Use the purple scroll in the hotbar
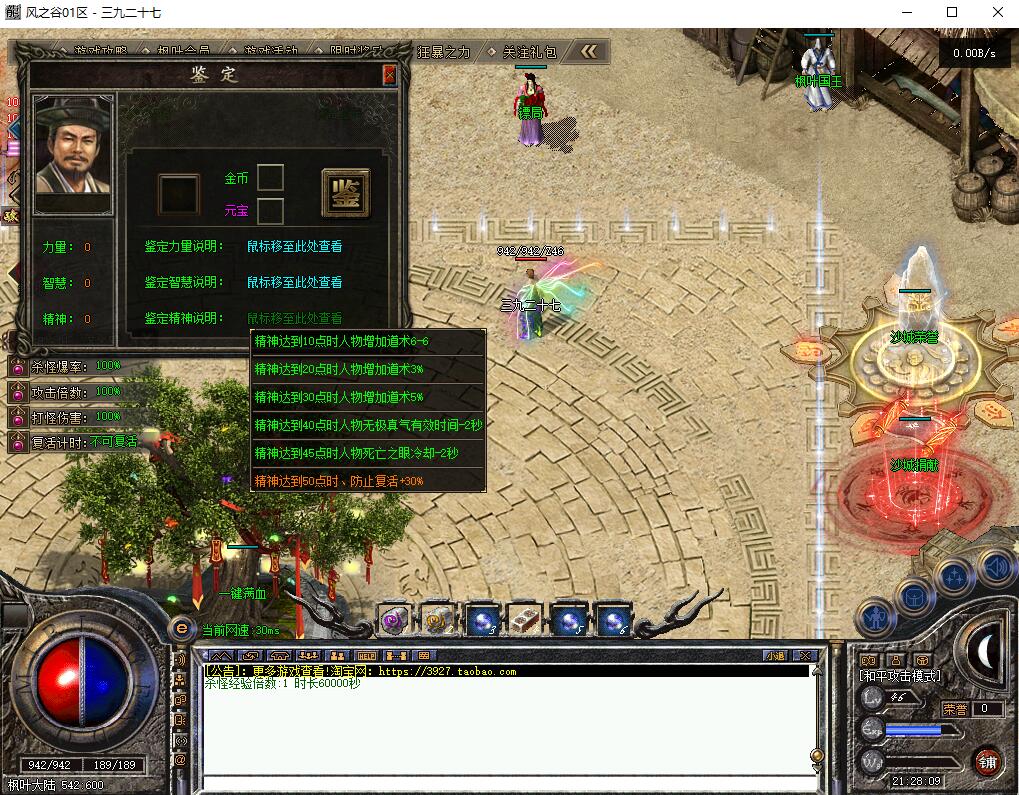The image size is (1019, 795). [x=394, y=620]
